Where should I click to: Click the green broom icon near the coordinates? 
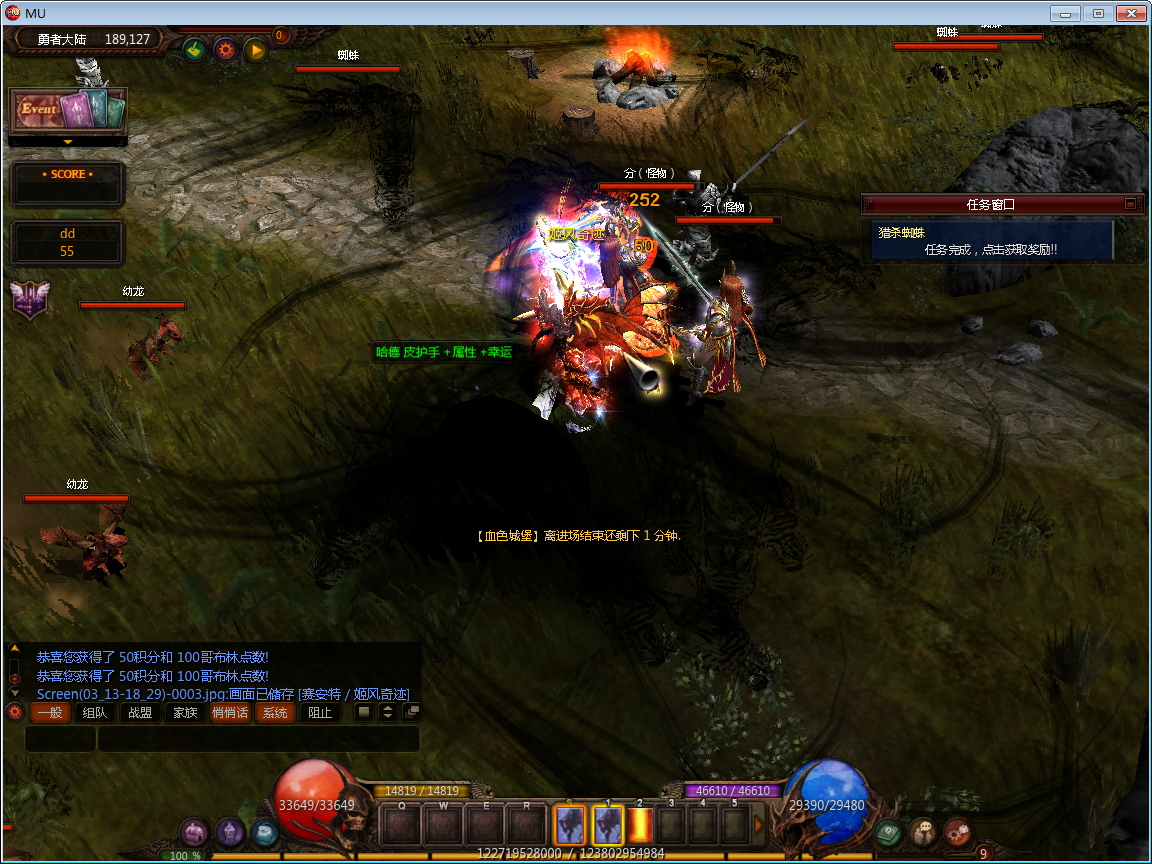[x=194, y=49]
